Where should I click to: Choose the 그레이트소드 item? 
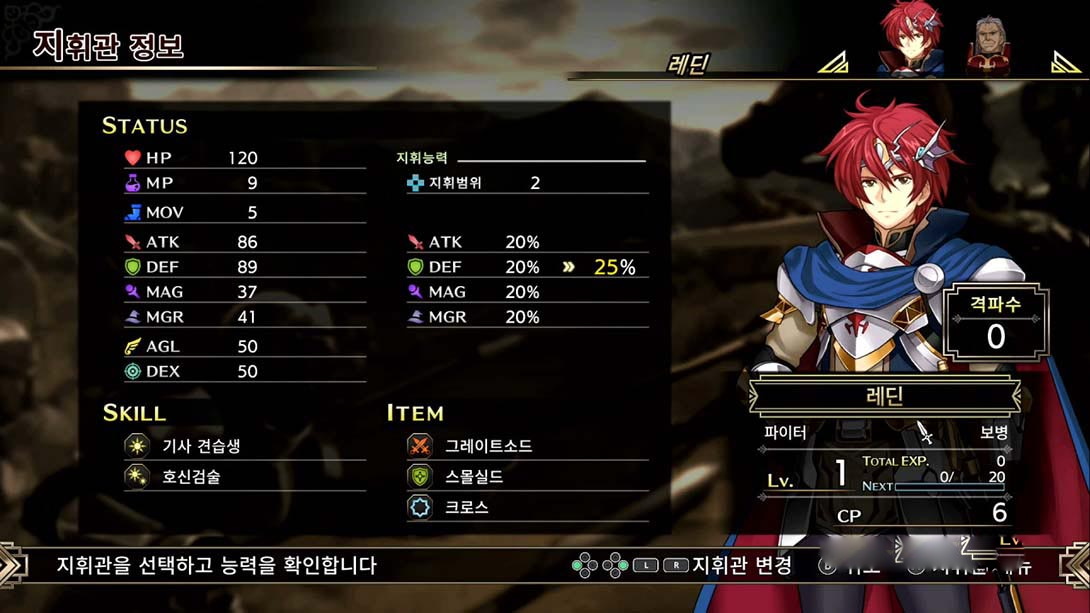coord(488,446)
